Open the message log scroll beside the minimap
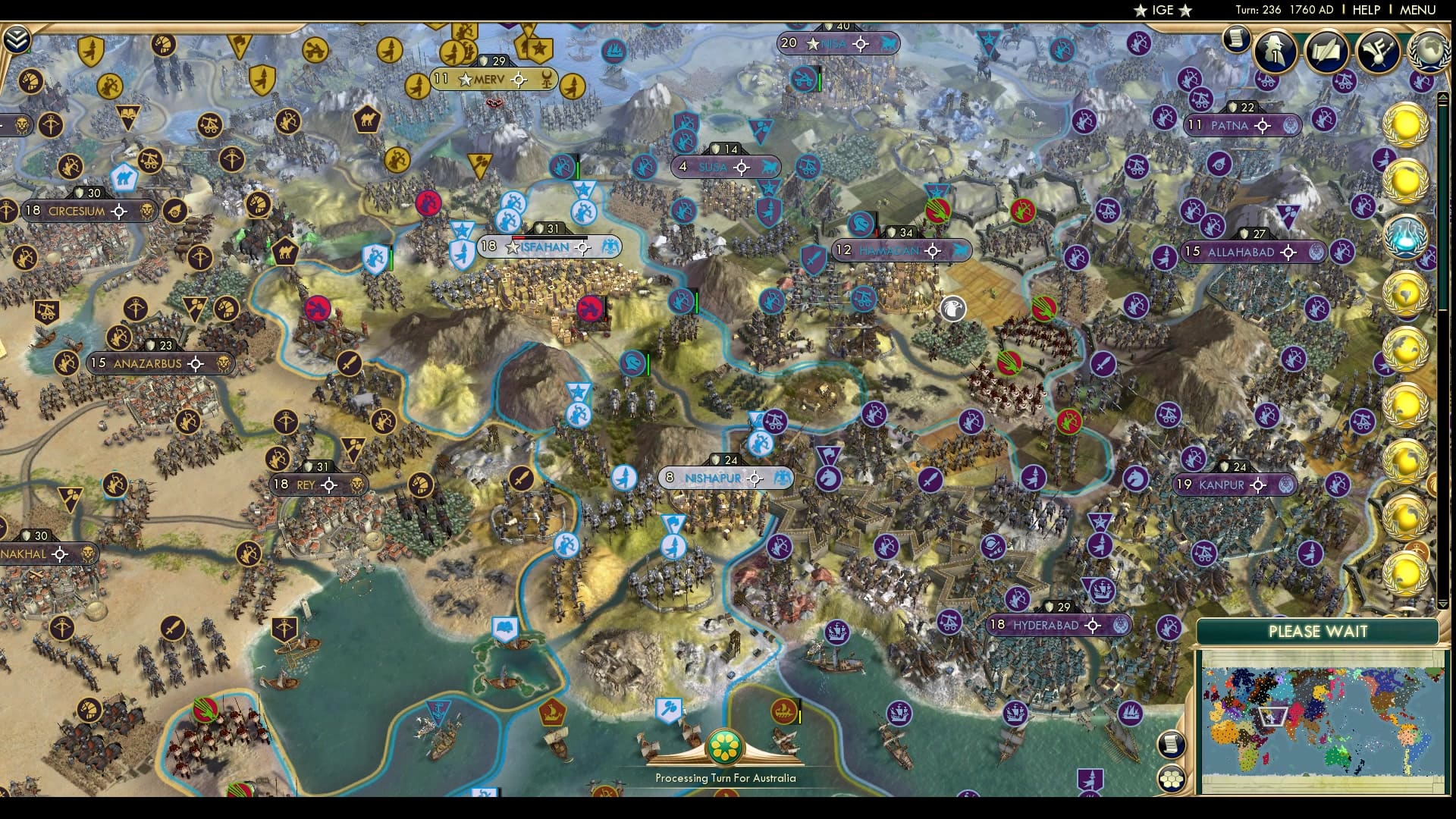1456x819 pixels. coord(1171,743)
